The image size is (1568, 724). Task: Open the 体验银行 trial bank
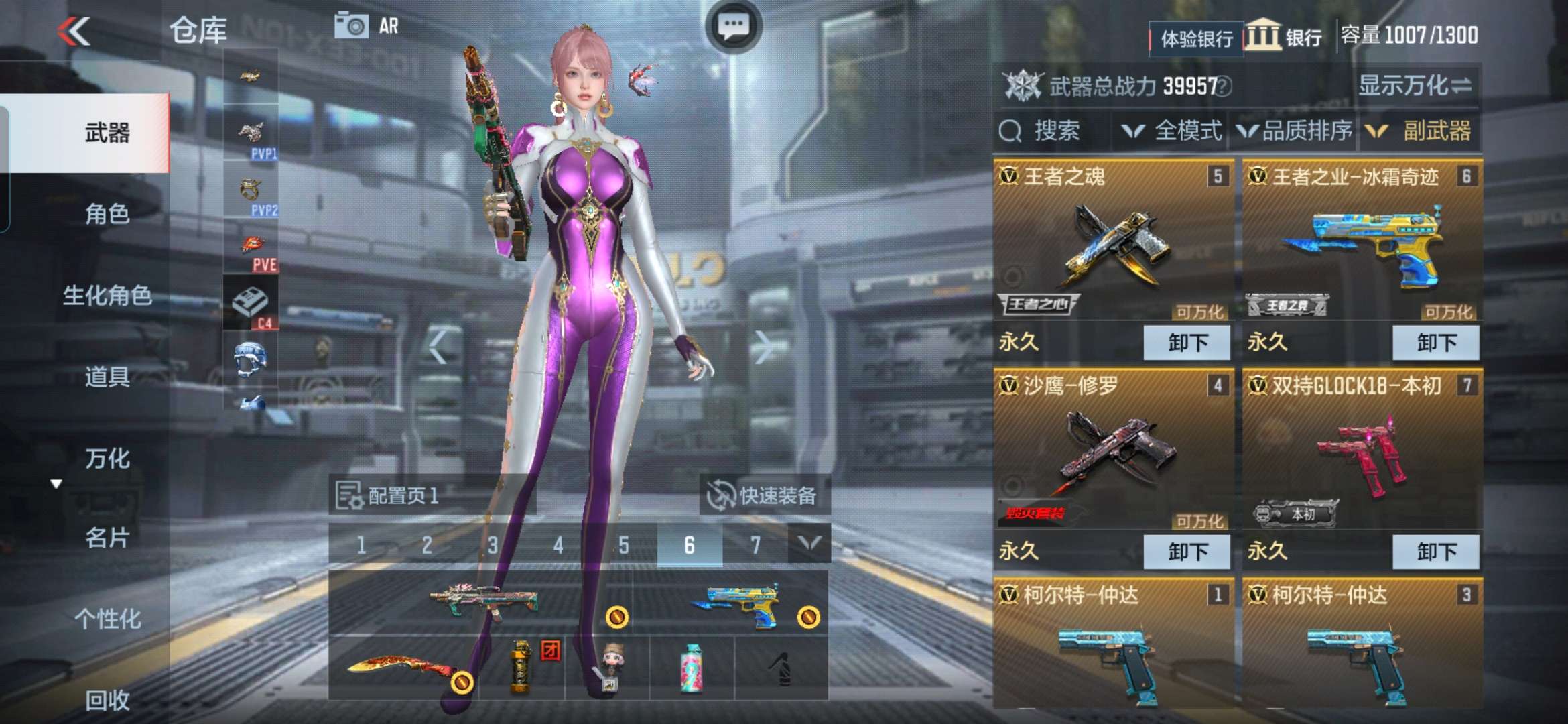(x=1196, y=38)
